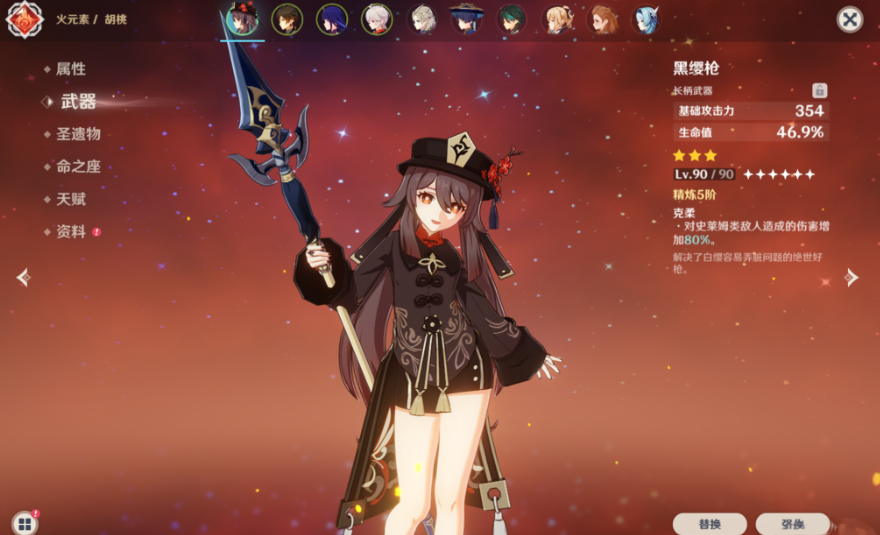Select the dark green-haired character portrait
880x535 pixels.
[x=512, y=19]
